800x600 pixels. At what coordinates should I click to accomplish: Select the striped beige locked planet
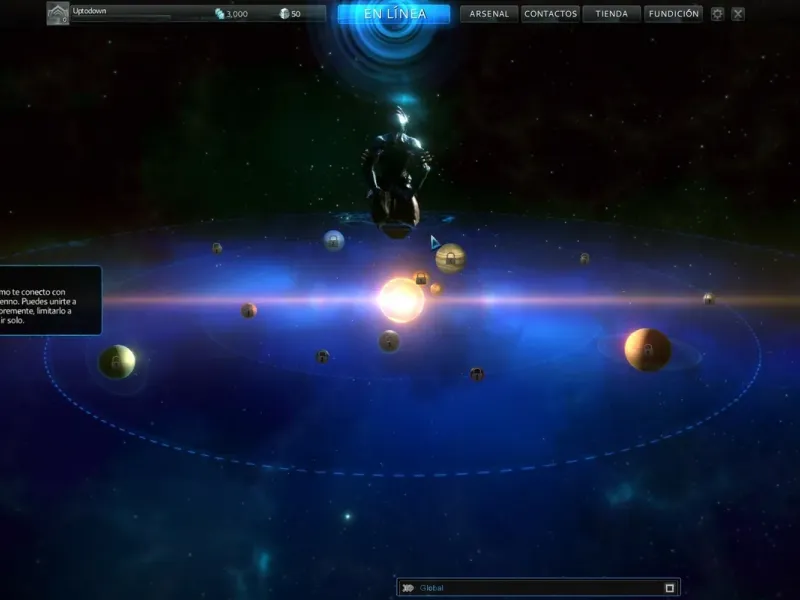coord(451,258)
